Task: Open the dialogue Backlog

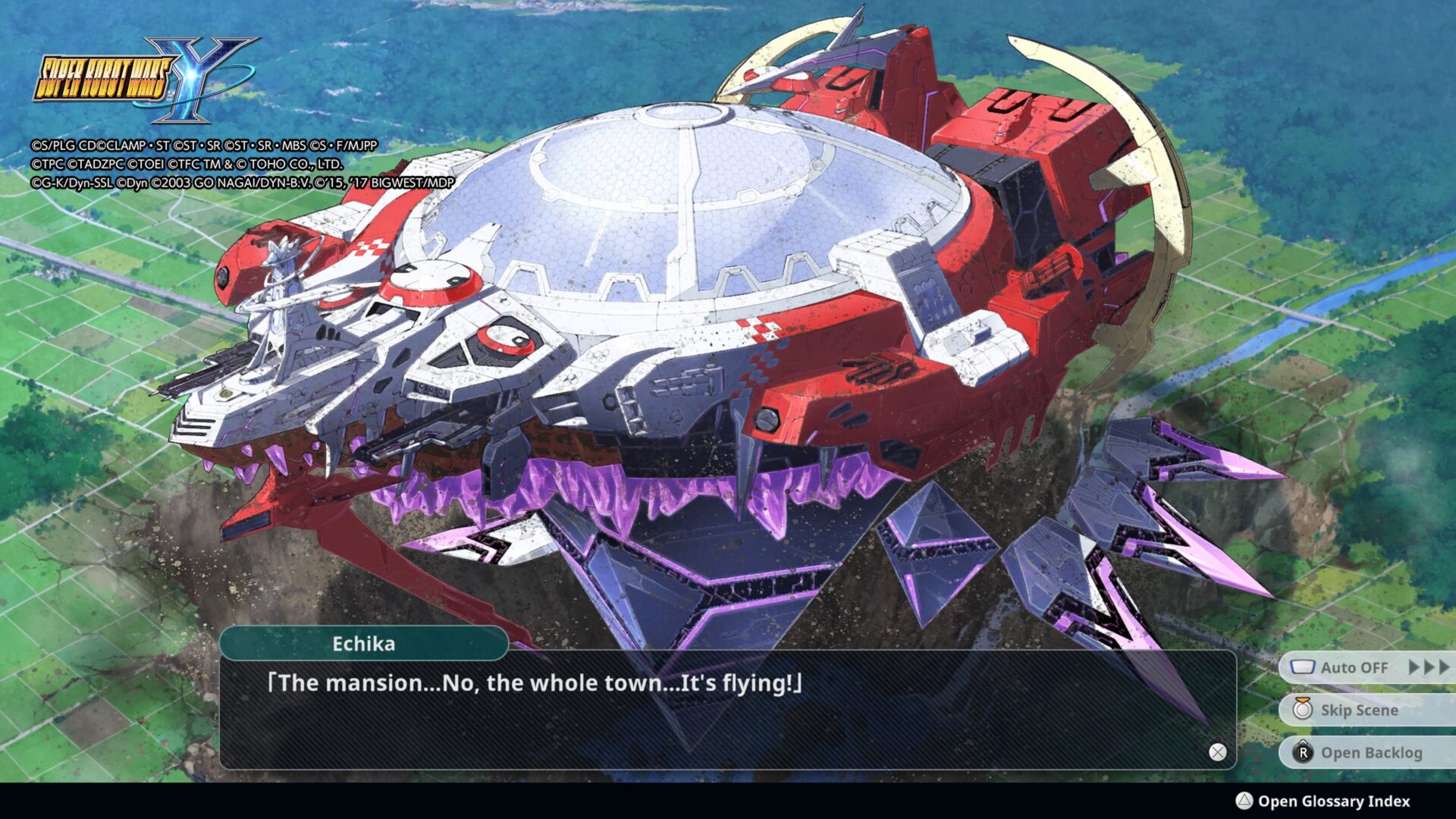Action: tap(1370, 752)
